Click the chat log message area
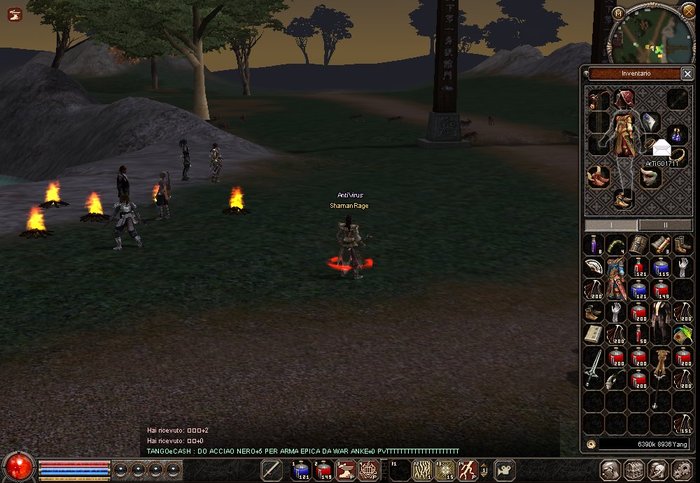Image resolution: width=700 pixels, height=483 pixels. [300, 440]
